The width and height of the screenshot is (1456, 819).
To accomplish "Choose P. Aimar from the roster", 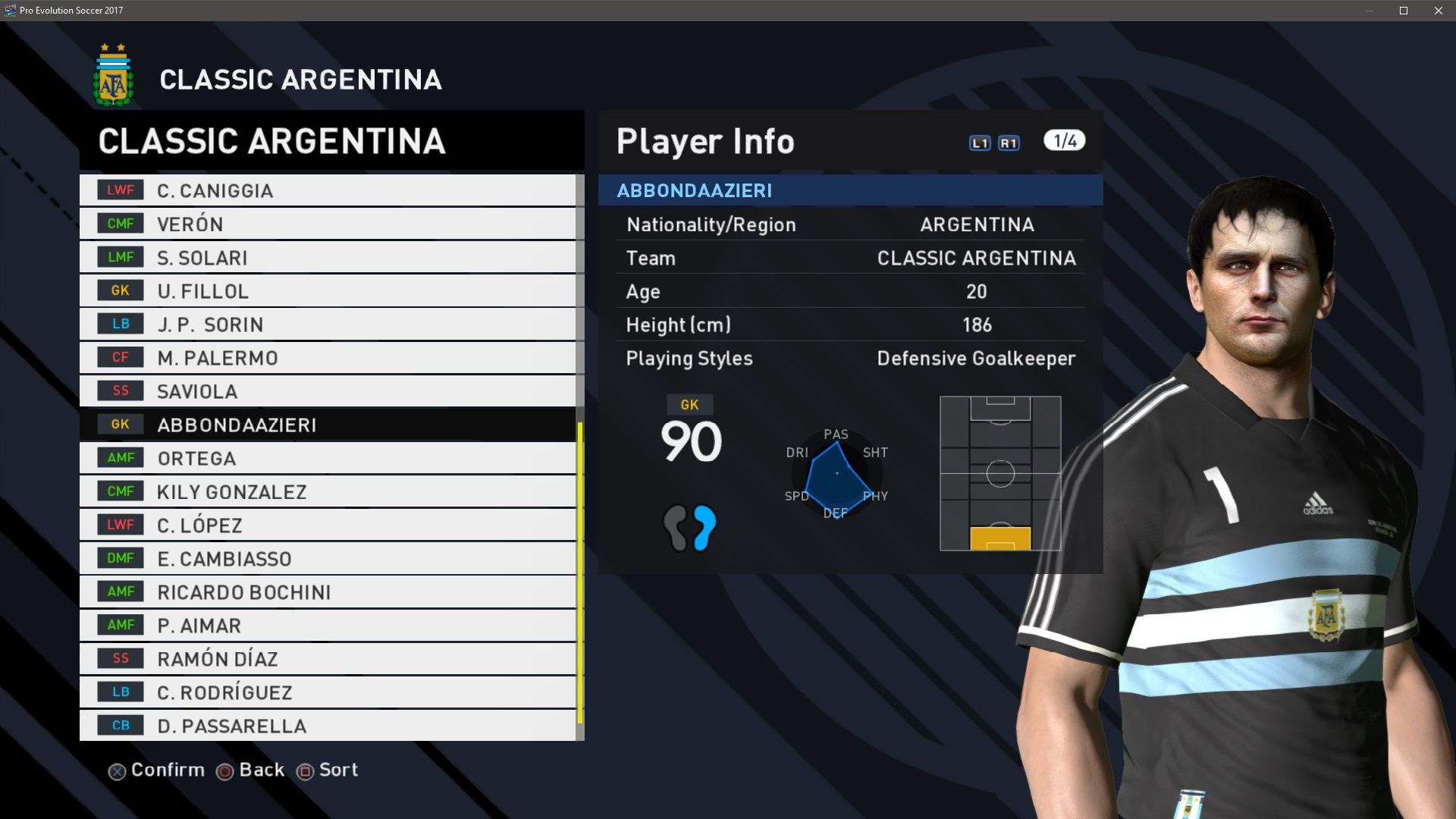I will click(x=328, y=626).
